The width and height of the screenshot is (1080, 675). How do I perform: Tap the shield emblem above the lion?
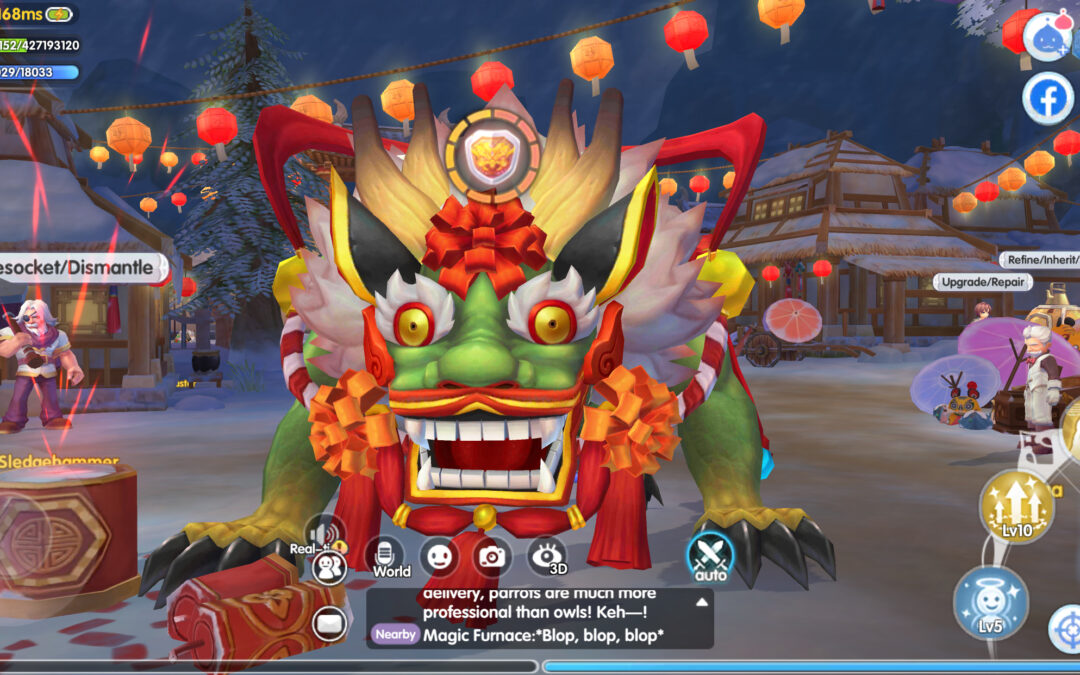pyautogui.click(x=493, y=155)
